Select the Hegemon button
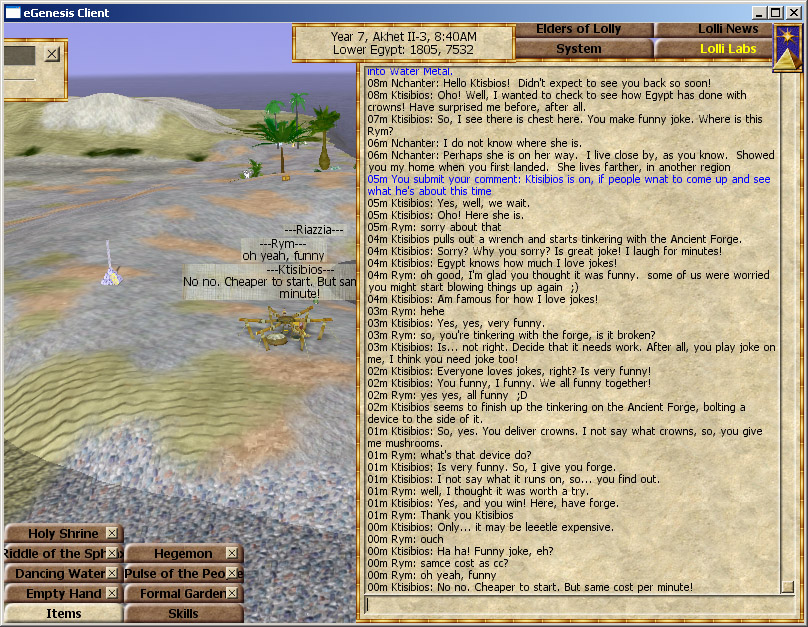The width and height of the screenshot is (808, 627). click(176, 553)
